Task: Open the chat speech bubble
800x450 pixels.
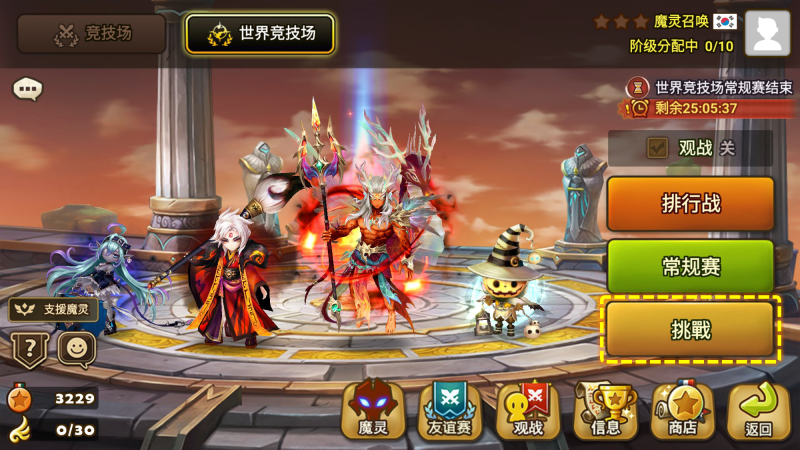Action: (x=27, y=89)
